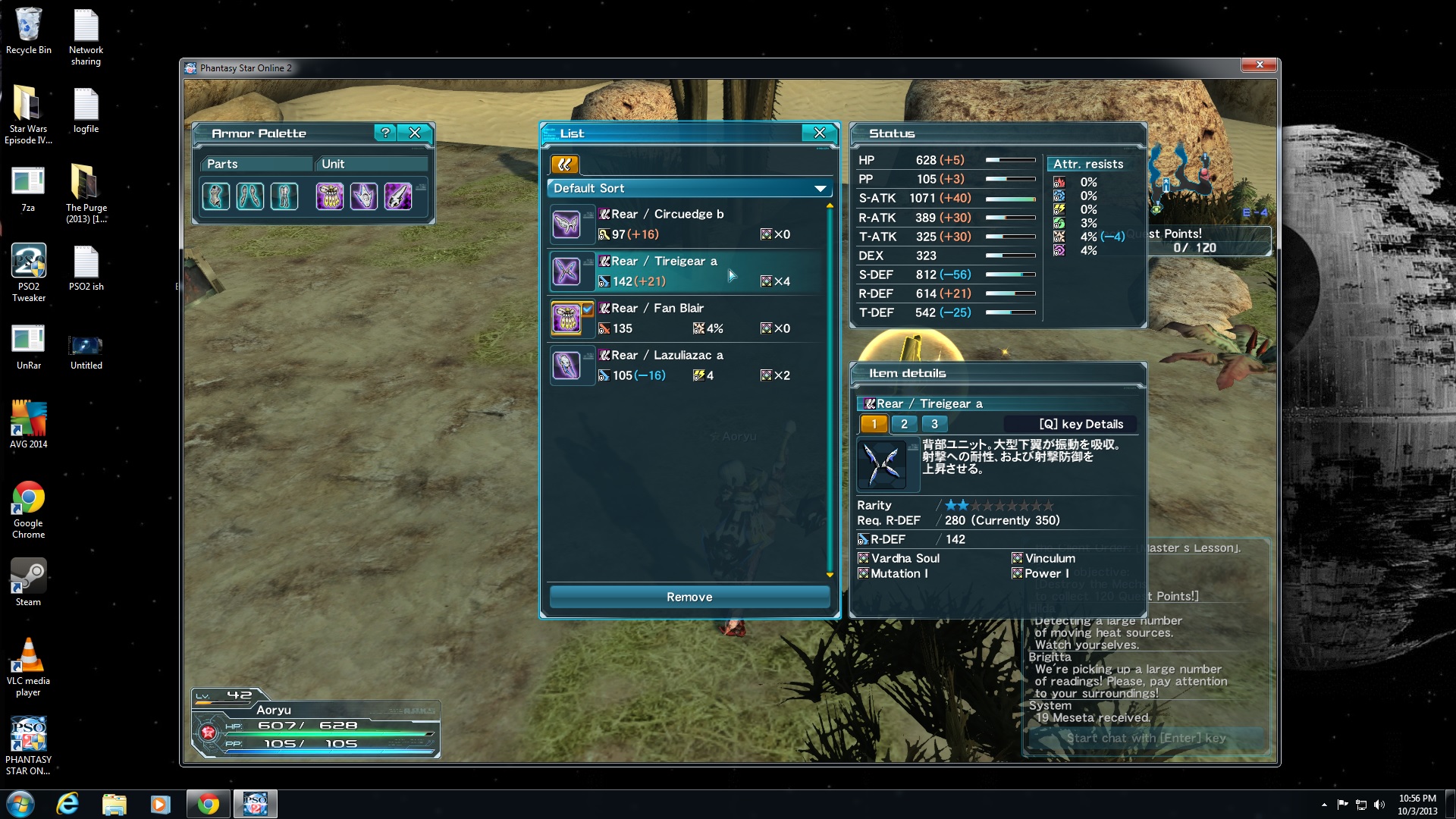Viewport: 1456px width, 819px height.
Task: Click the yellow back arrow button
Action: click(564, 165)
